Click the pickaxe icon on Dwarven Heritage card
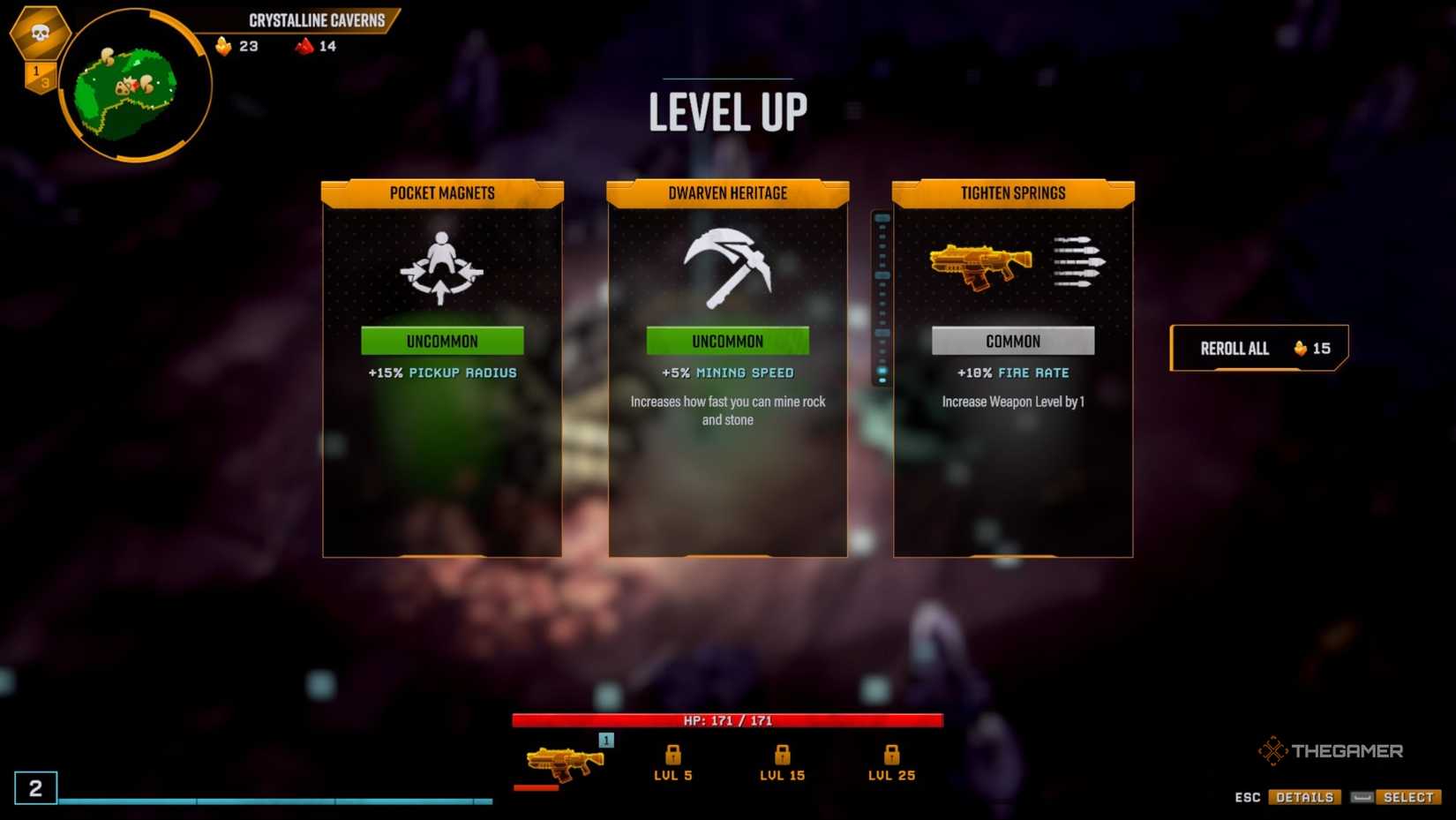This screenshot has height=820, width=1456. tap(726, 267)
